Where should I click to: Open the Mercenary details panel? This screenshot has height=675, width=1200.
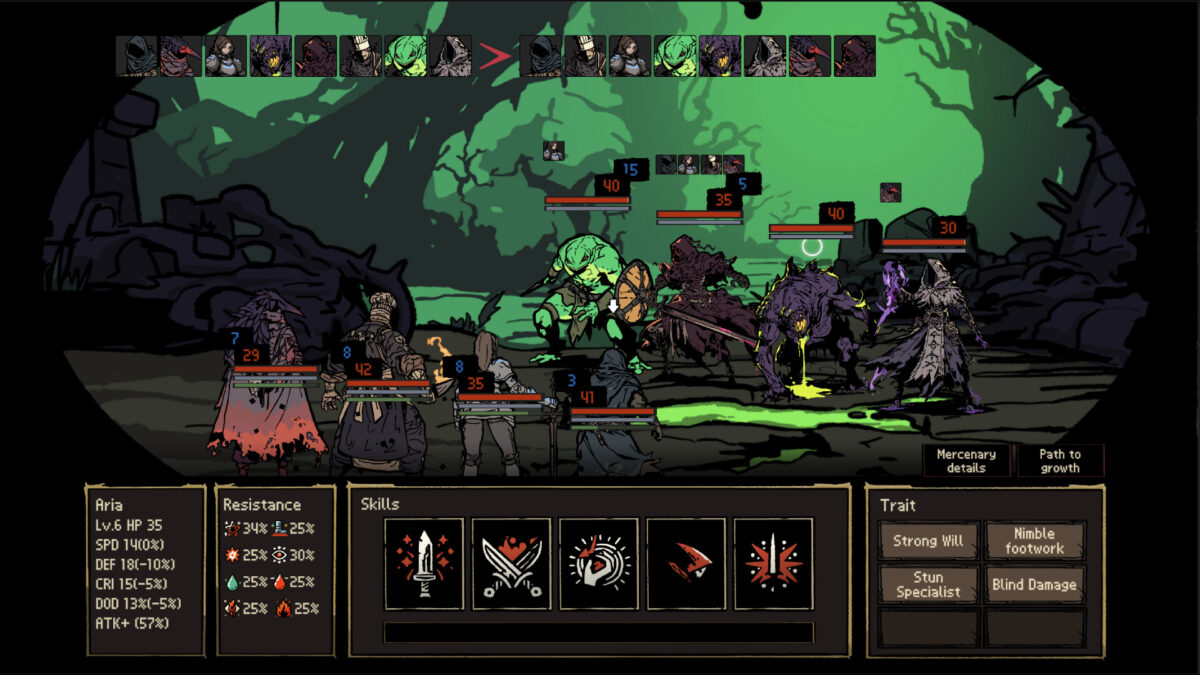coord(966,461)
